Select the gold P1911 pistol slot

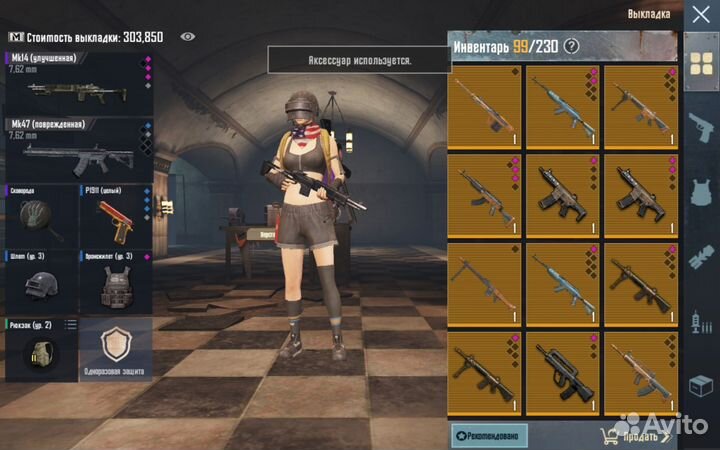[x=115, y=214]
